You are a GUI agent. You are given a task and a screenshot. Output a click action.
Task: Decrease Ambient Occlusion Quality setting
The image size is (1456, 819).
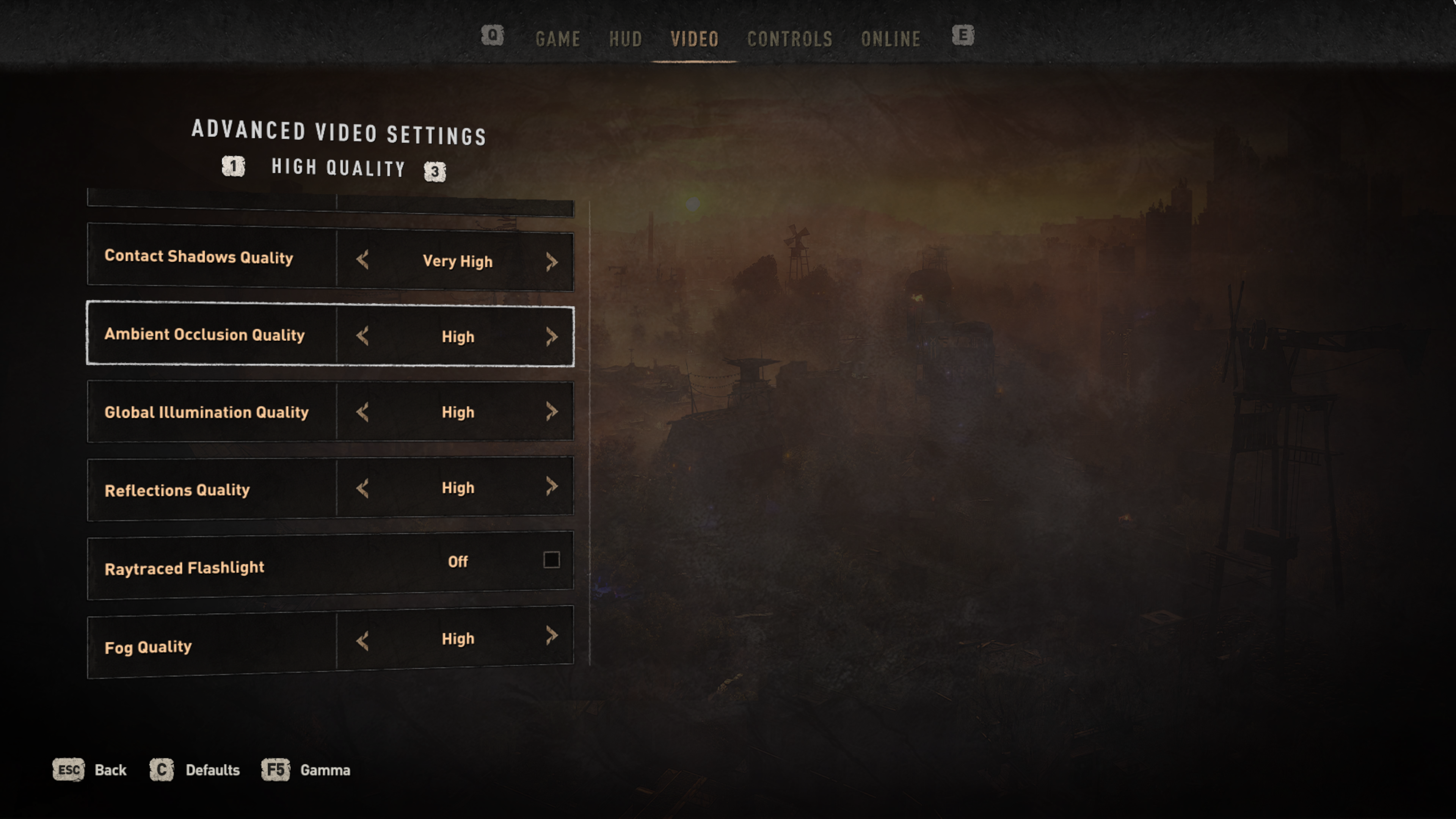point(363,336)
